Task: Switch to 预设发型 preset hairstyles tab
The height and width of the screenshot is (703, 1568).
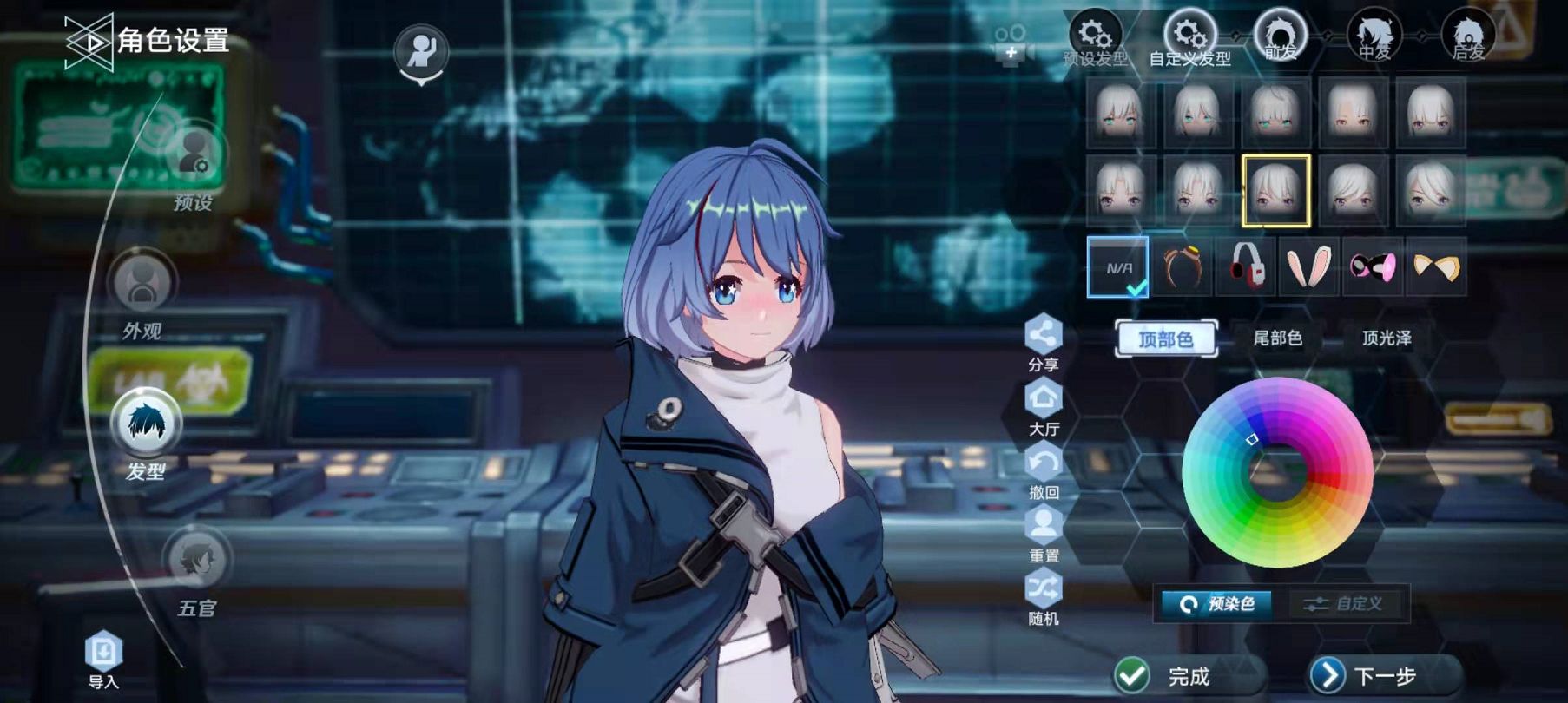Action: 1096,38
